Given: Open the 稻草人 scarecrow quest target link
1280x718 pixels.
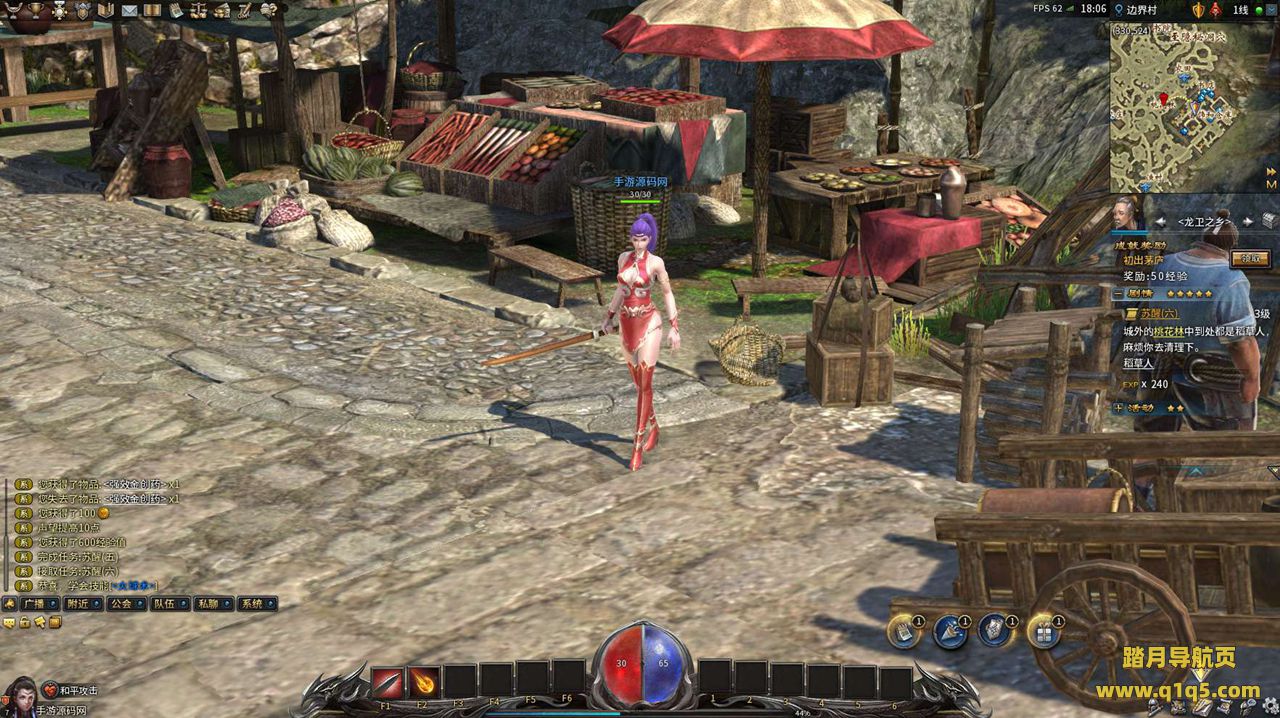Looking at the screenshot, I should (1138, 364).
